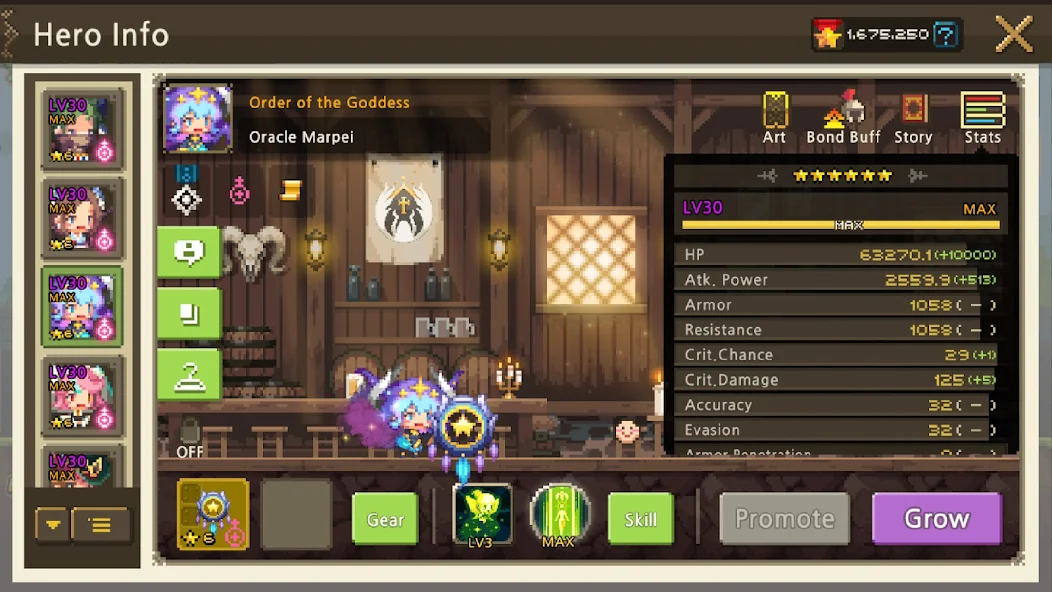The image size is (1052, 592).
Task: Show the hero's Story
Action: pos(912,118)
